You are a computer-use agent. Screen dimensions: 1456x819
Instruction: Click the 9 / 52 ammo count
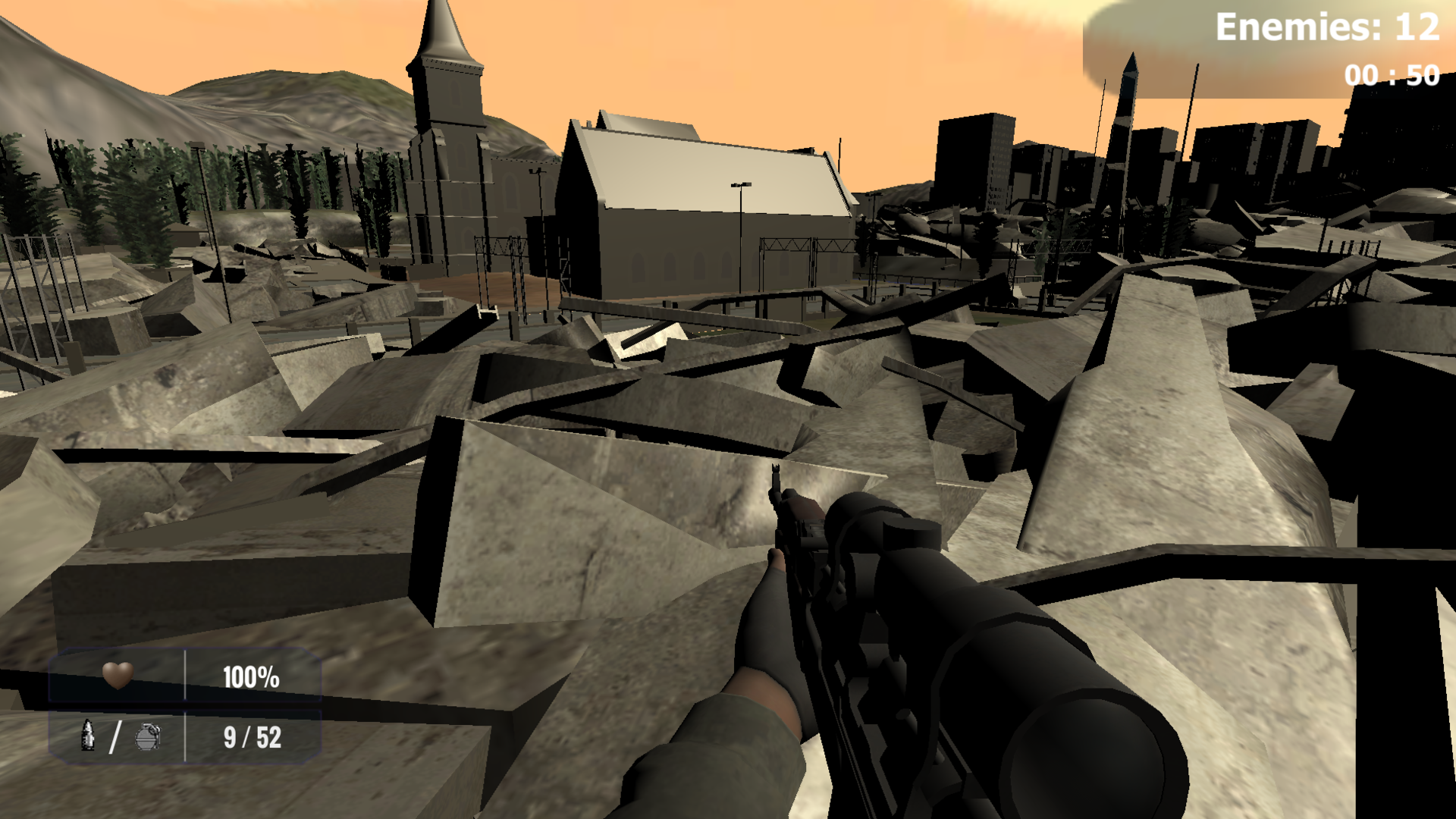pyautogui.click(x=251, y=736)
